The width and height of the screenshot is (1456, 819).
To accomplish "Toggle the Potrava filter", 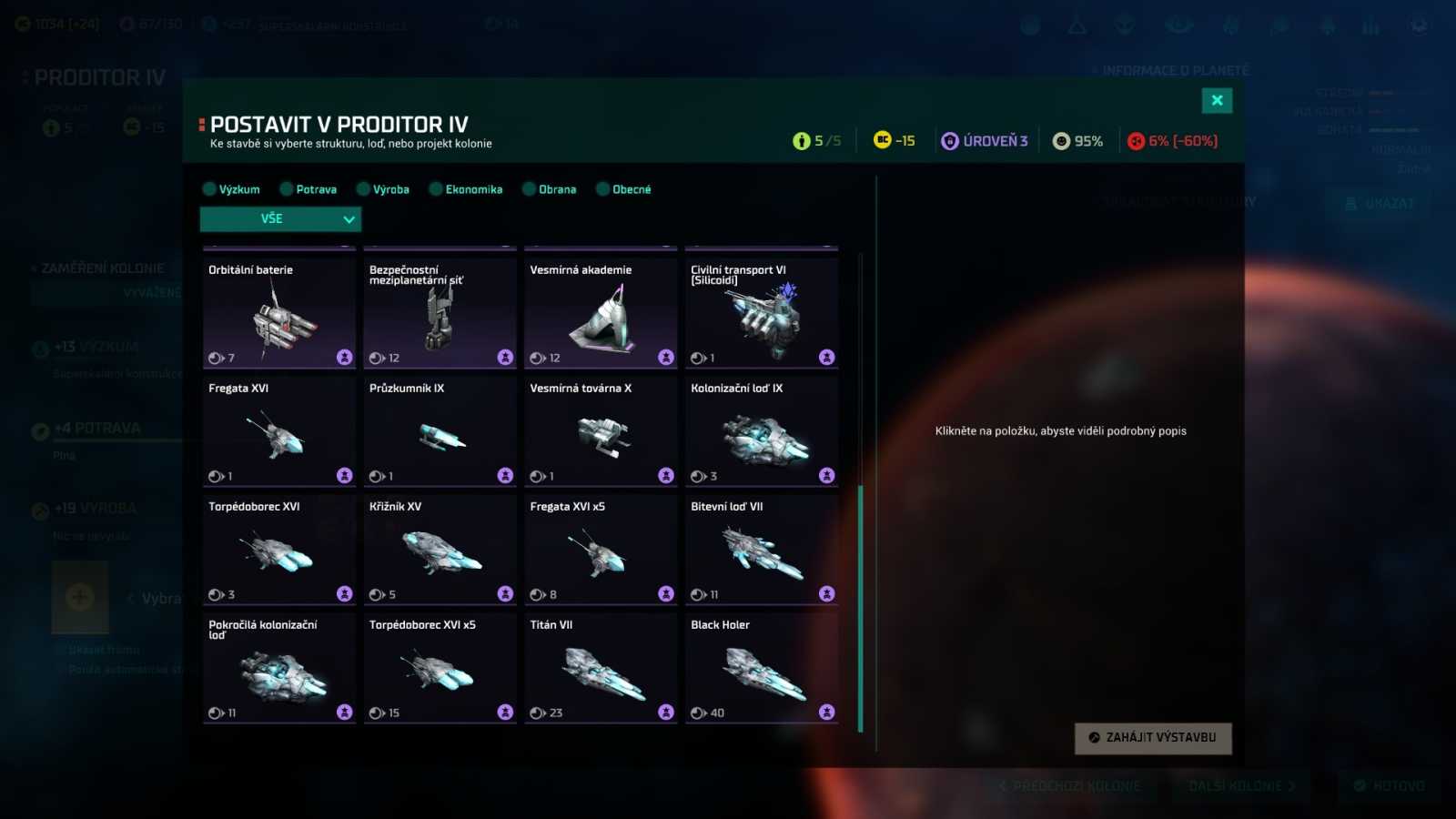I will pyautogui.click(x=308, y=189).
